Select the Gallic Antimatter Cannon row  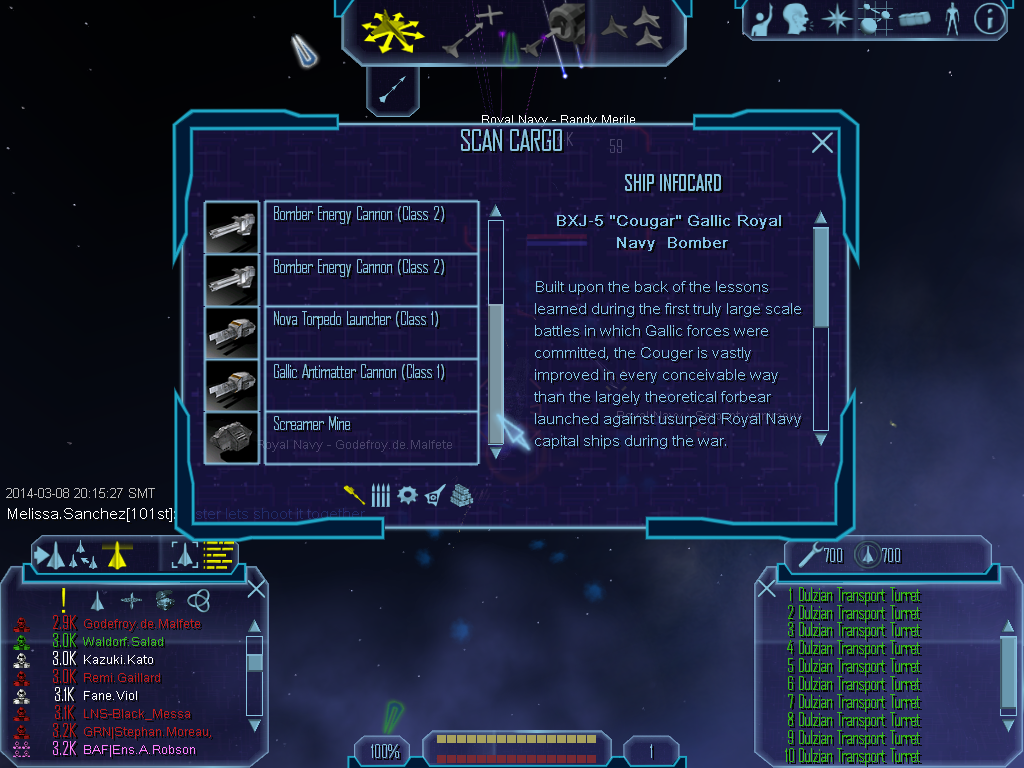[371, 385]
